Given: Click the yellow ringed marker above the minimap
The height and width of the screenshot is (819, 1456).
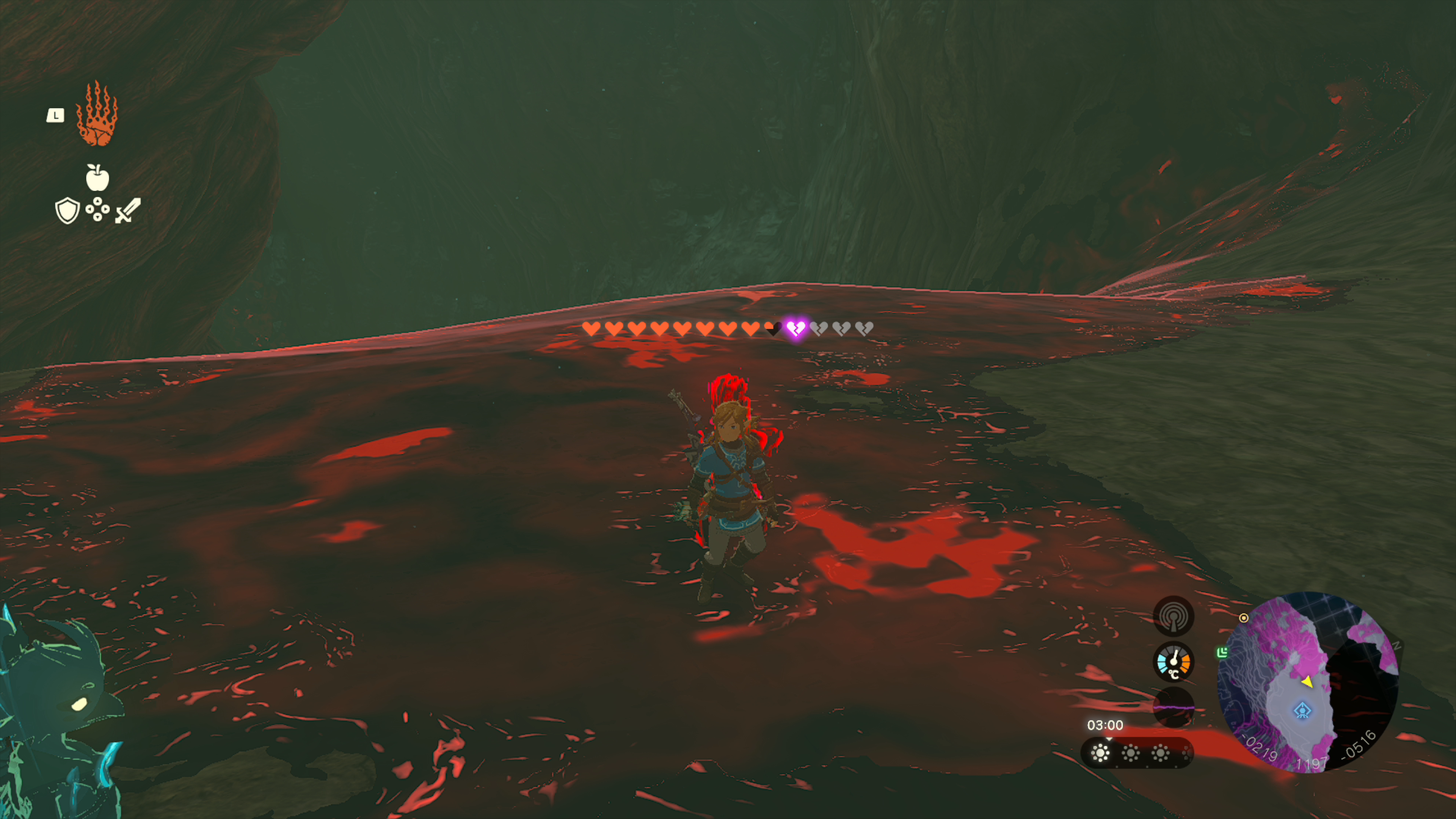Looking at the screenshot, I should (x=1244, y=618).
